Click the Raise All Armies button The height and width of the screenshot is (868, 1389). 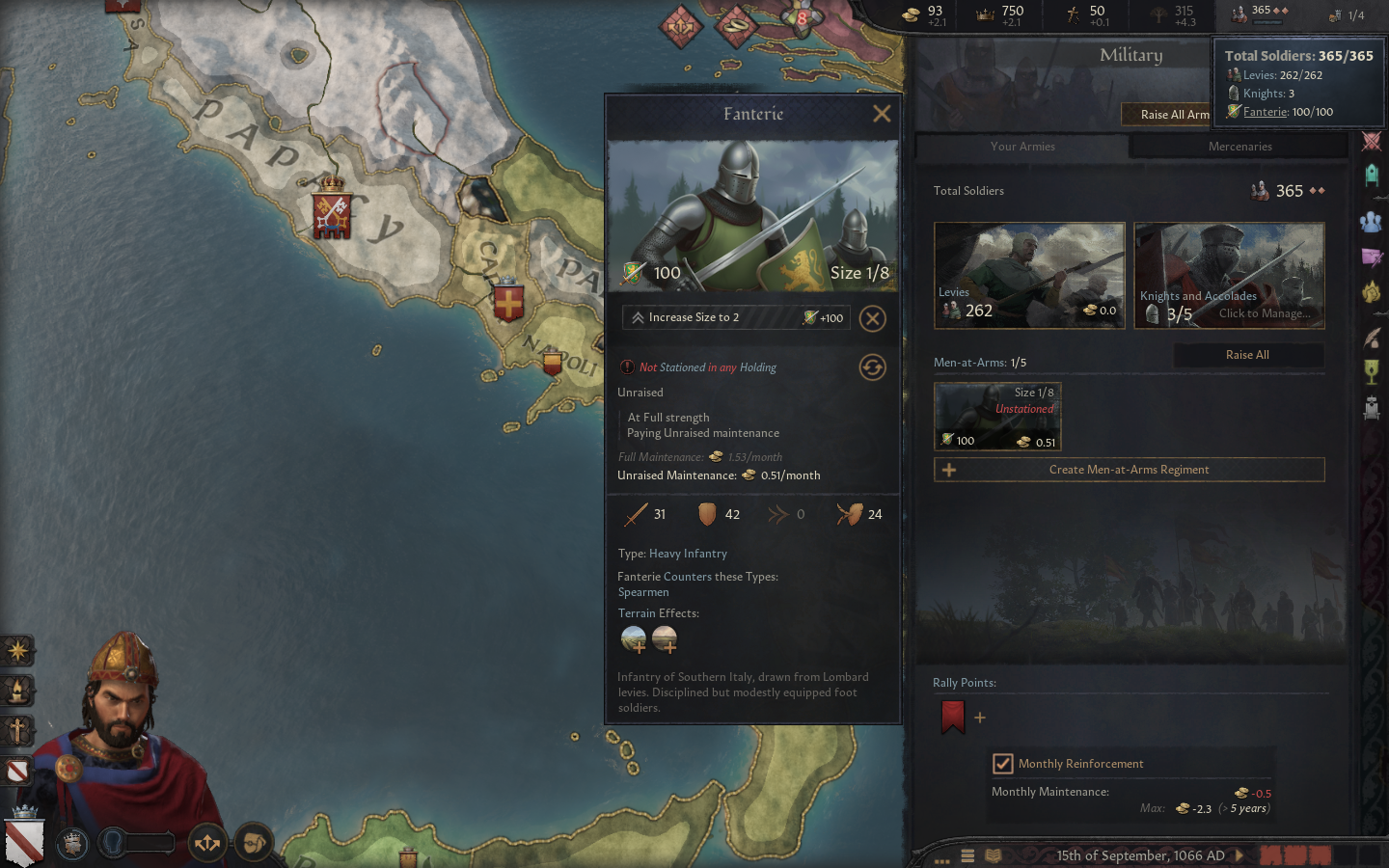point(1167,115)
